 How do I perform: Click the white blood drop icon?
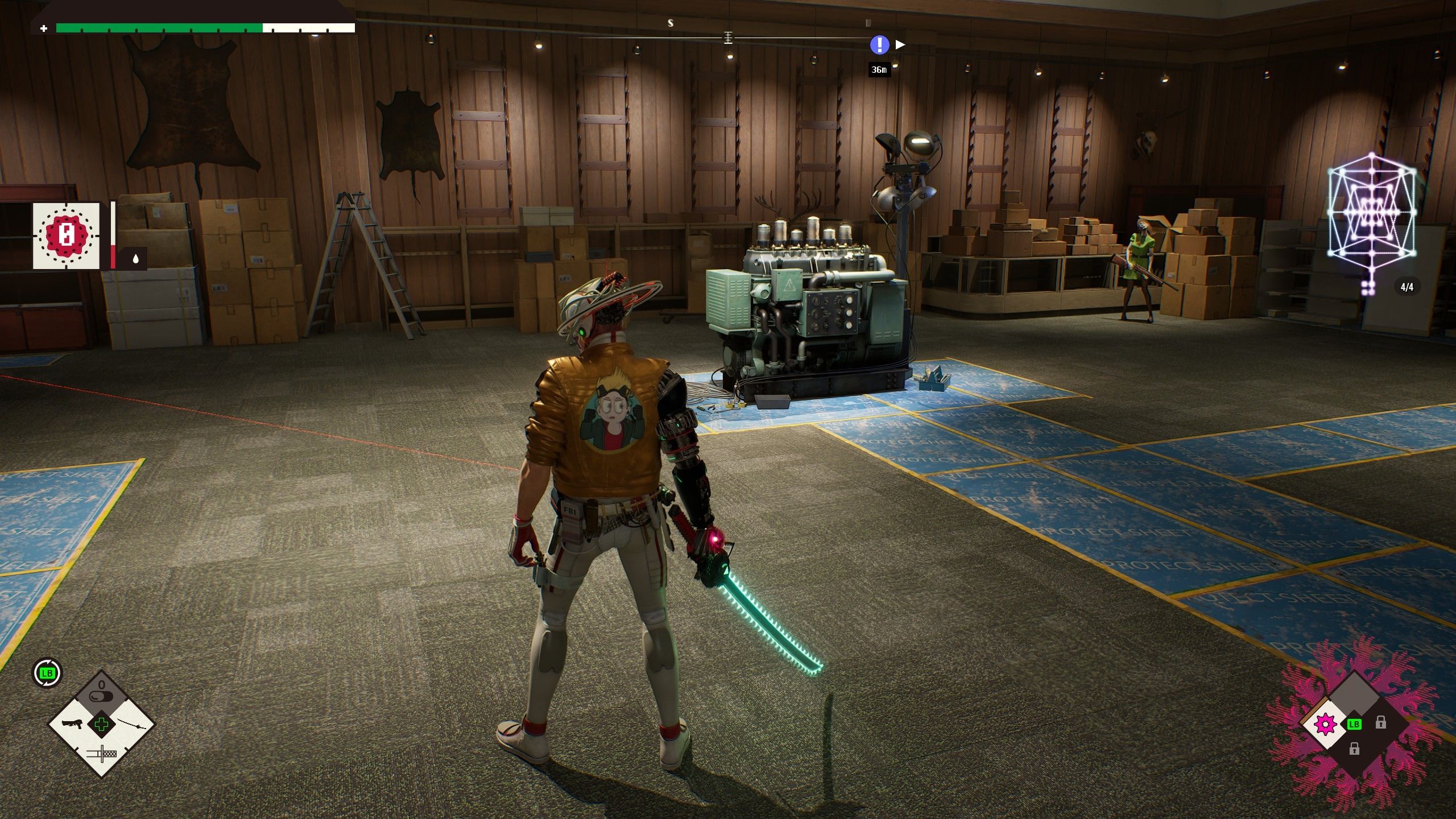[x=135, y=259]
